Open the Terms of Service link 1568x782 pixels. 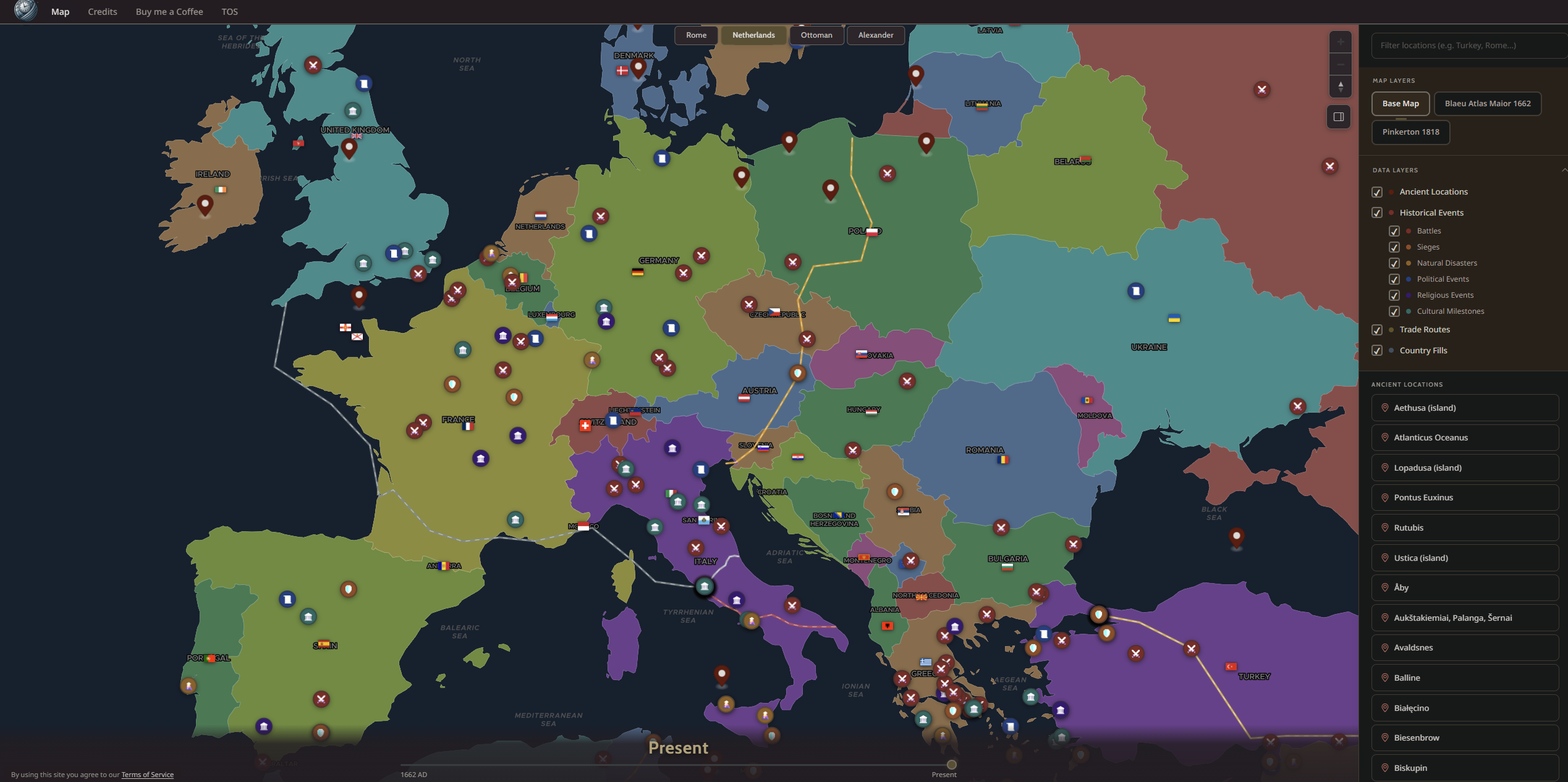point(147,774)
